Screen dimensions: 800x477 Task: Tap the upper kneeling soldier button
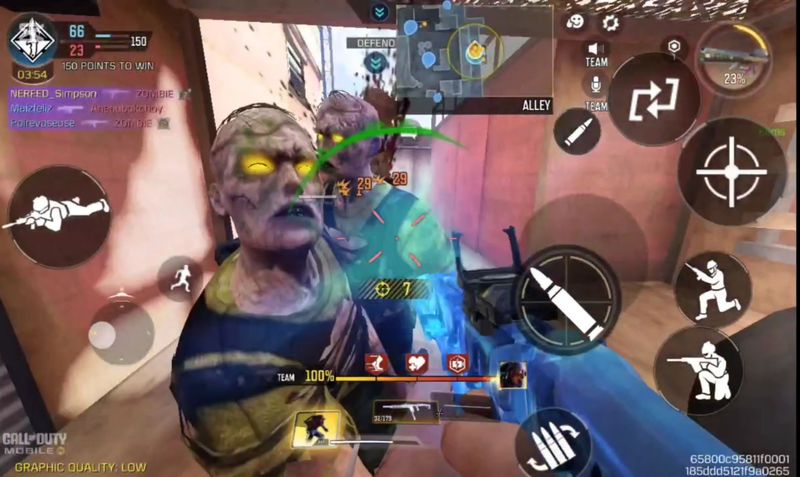point(713,287)
